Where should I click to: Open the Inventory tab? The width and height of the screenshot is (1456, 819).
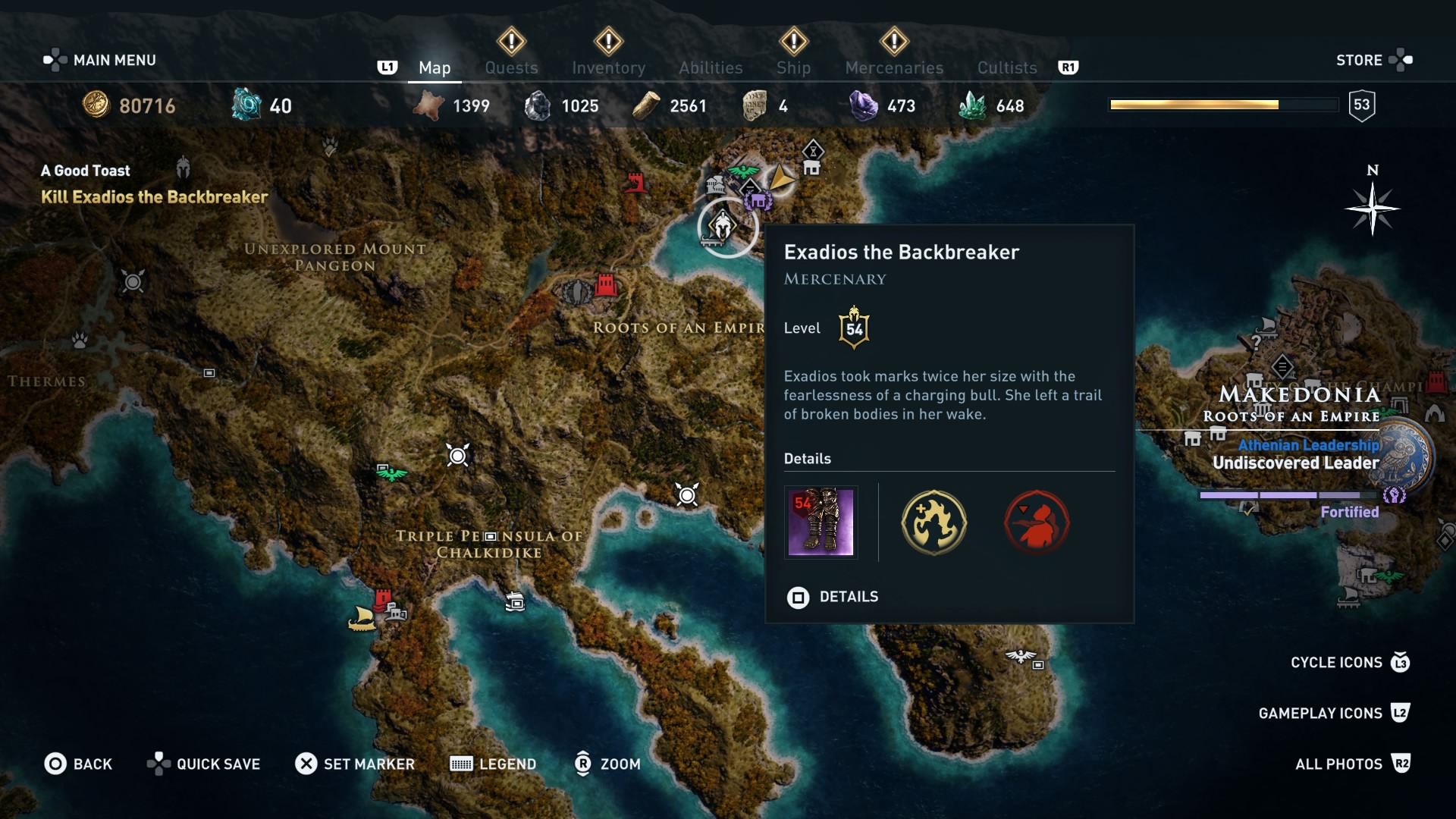(608, 67)
